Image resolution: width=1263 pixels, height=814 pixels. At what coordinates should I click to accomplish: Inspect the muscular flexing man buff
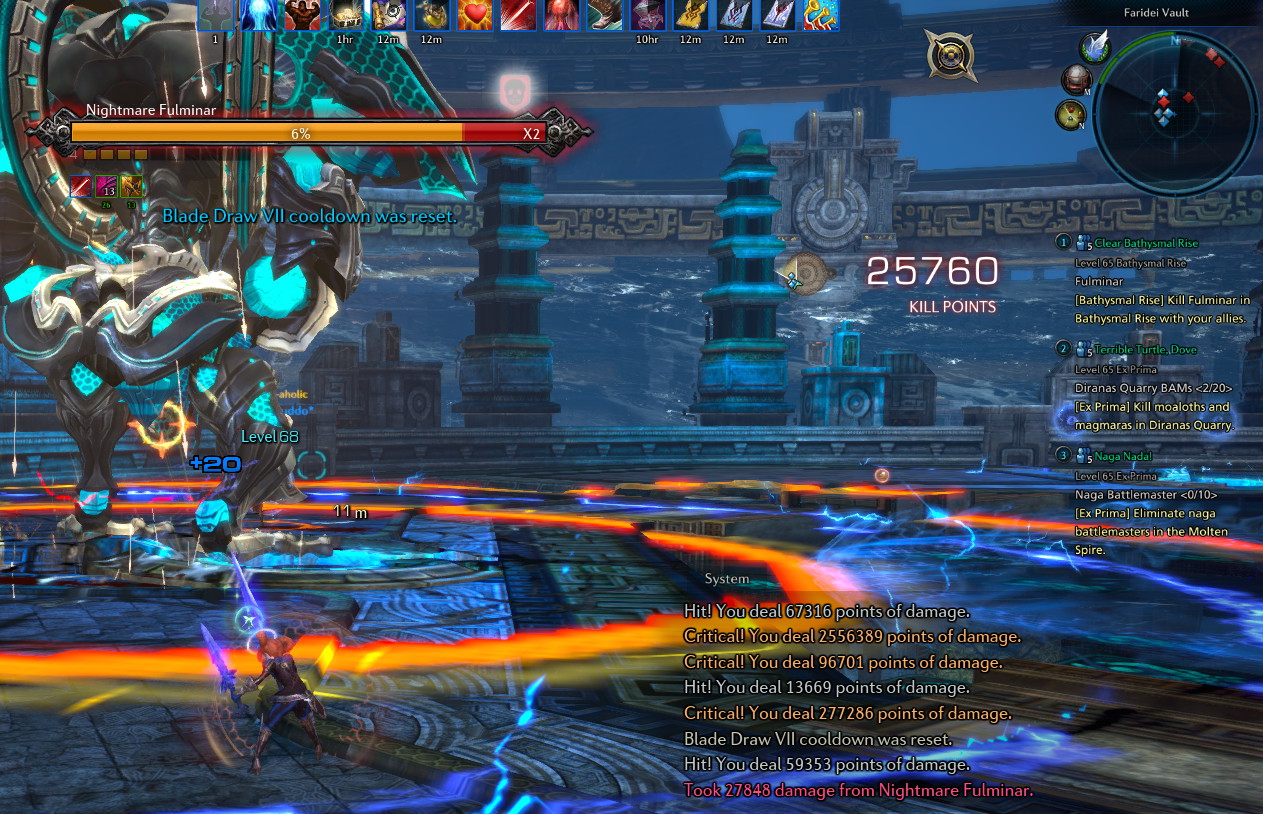(x=302, y=15)
